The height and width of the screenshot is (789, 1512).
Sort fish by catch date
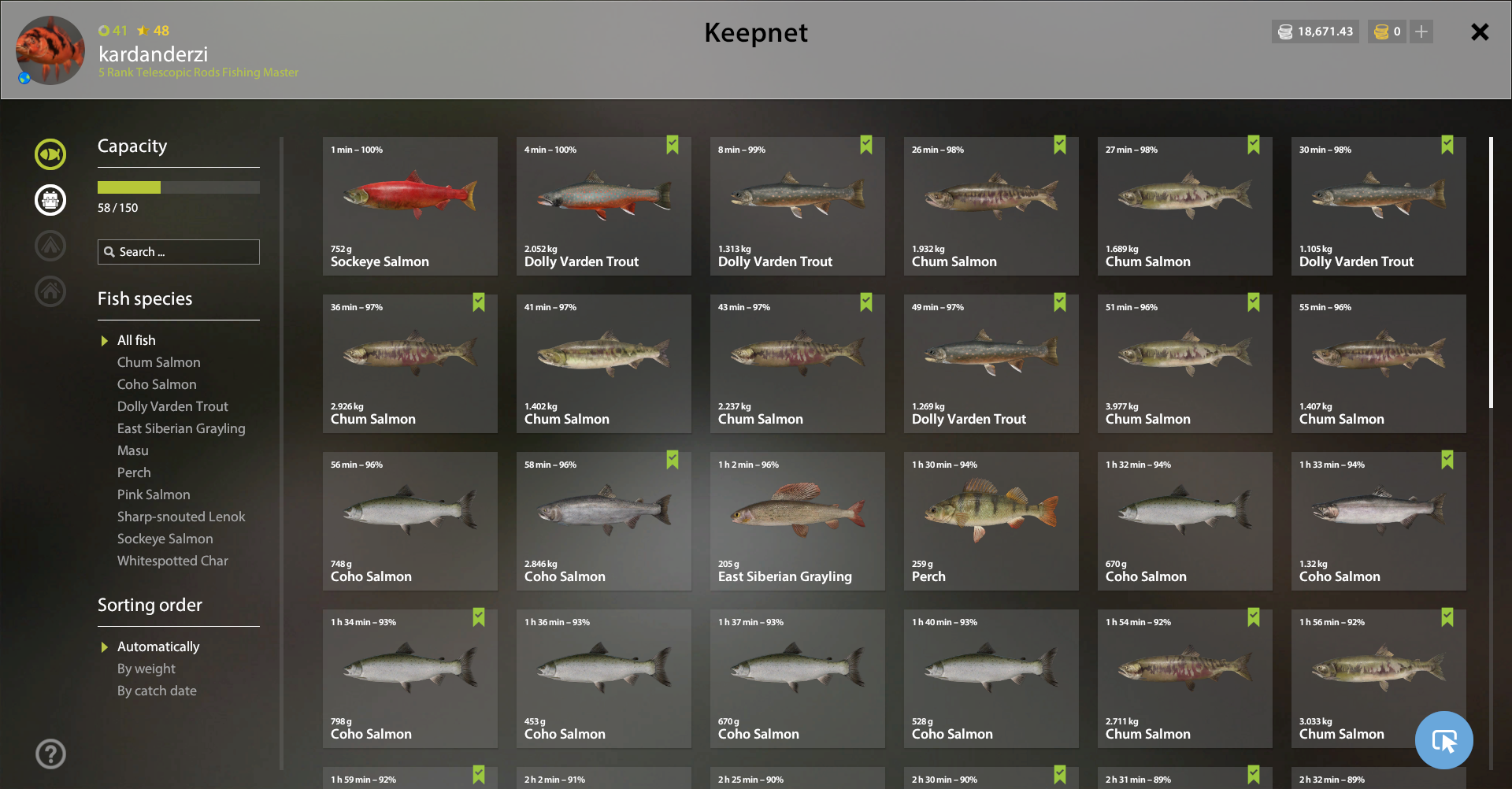tap(157, 691)
